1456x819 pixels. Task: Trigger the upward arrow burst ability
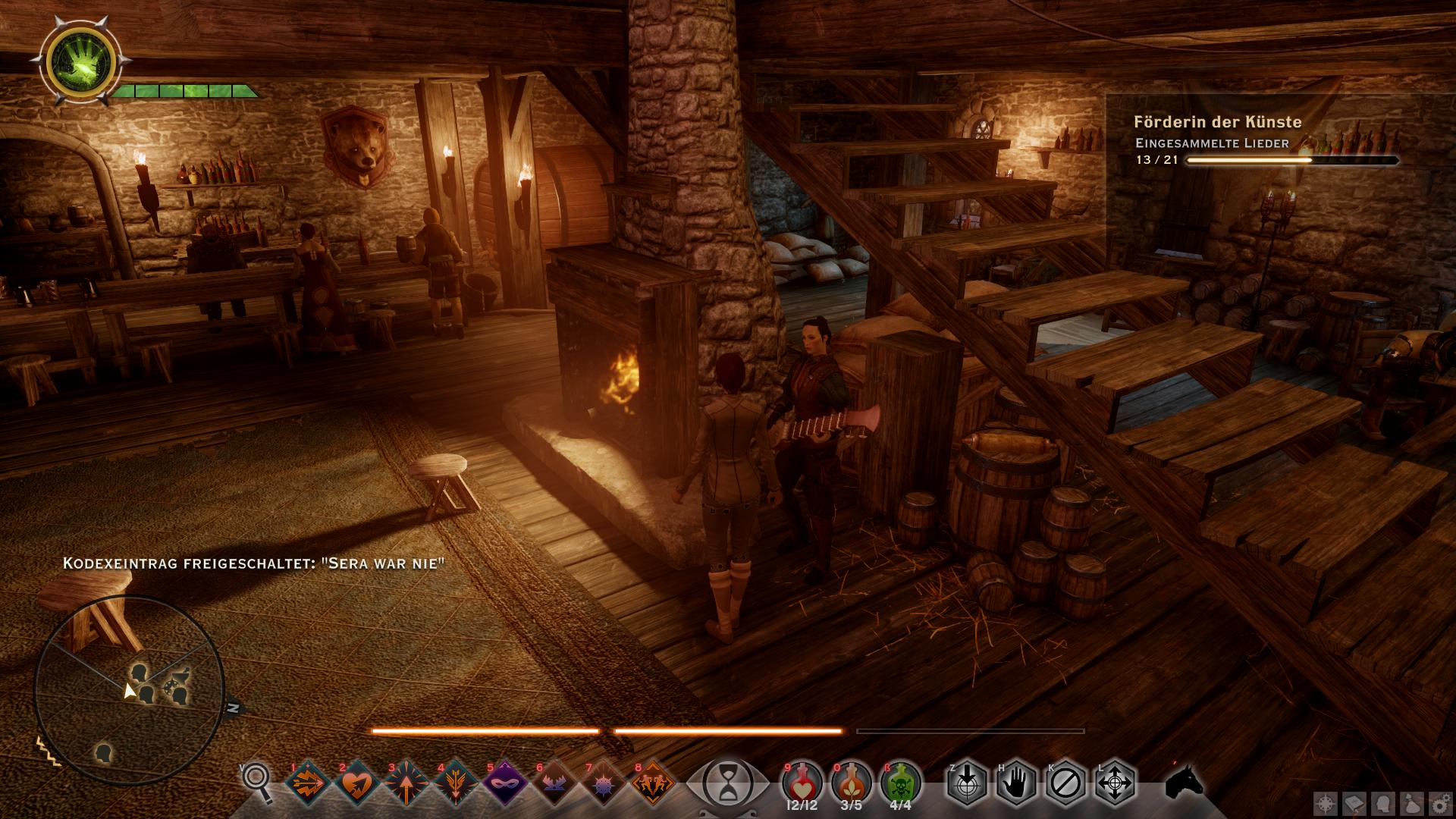click(406, 782)
